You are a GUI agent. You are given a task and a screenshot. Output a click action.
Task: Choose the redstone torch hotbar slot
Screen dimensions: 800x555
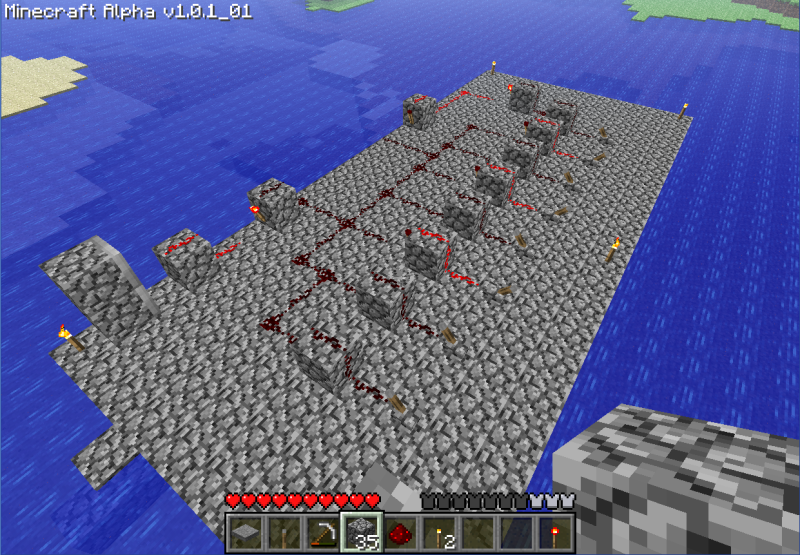[x=555, y=531]
